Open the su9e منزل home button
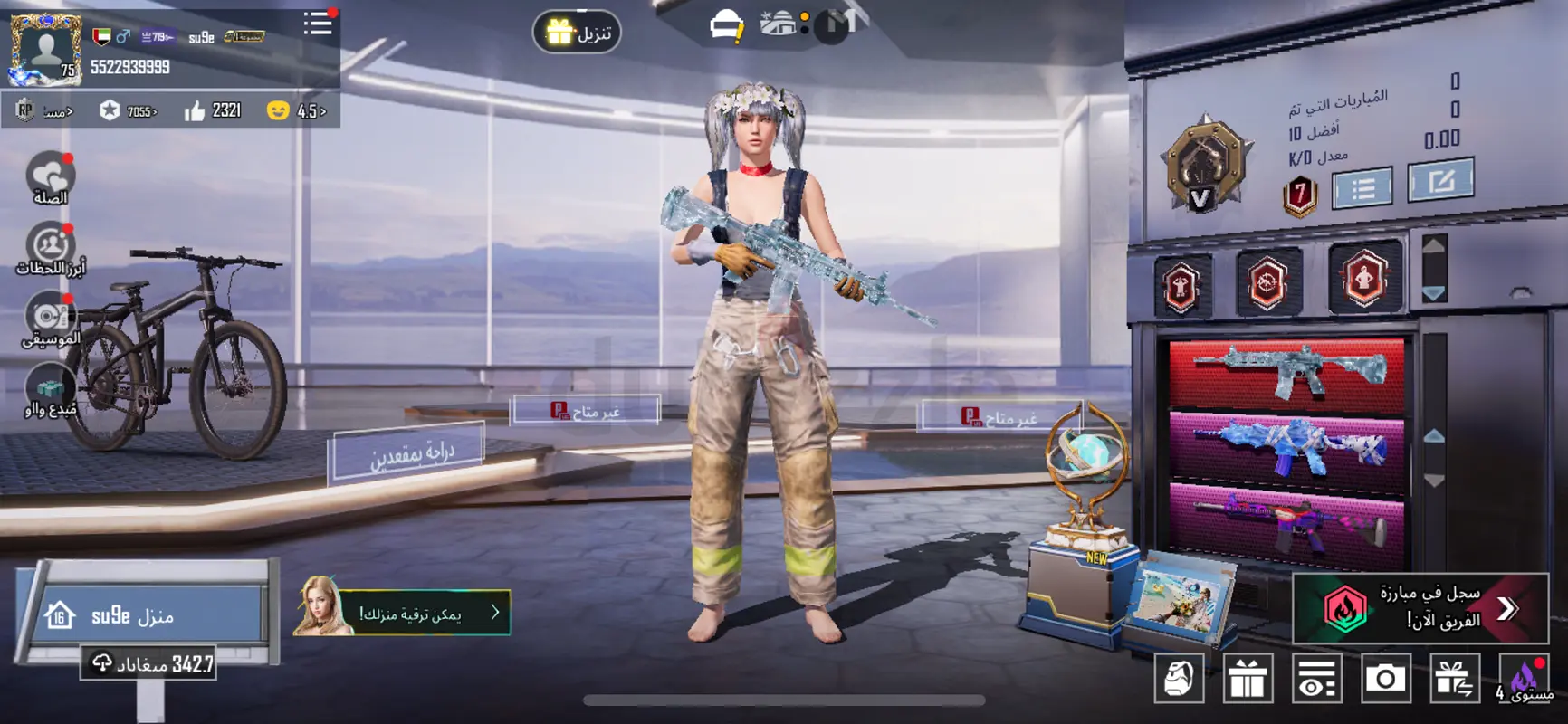 point(145,615)
